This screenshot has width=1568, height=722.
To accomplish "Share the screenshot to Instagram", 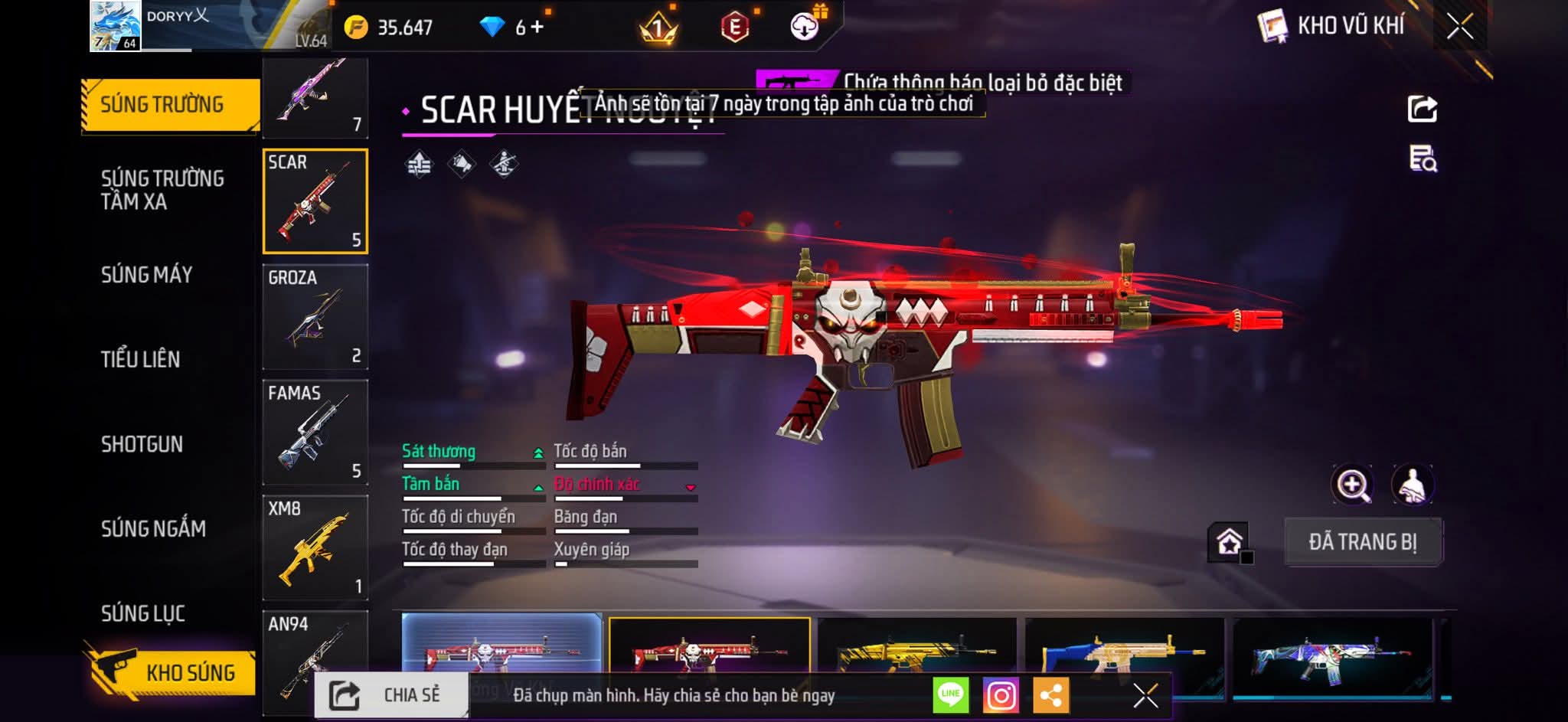I will 1001,695.
